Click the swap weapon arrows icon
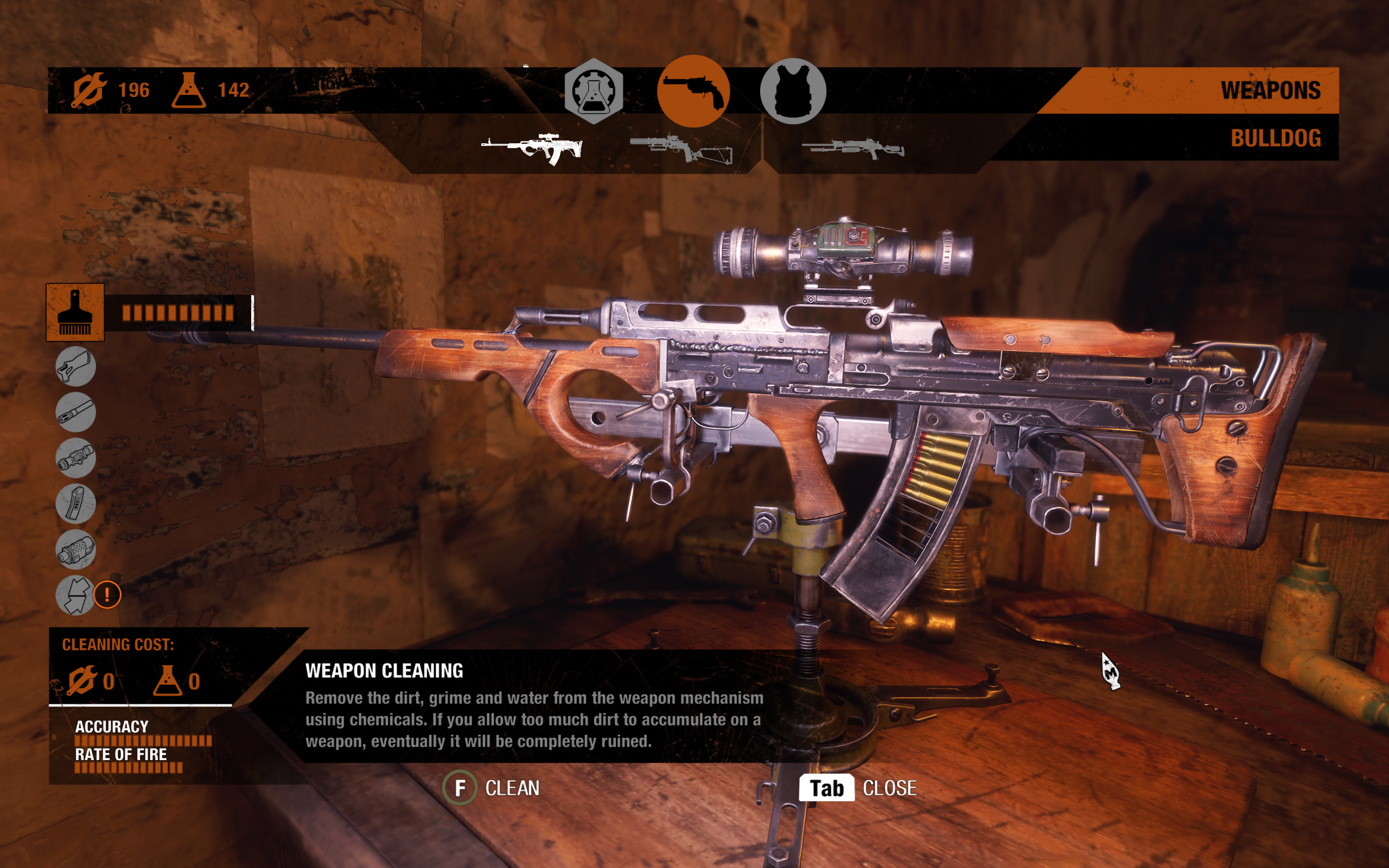The image size is (1389, 868). coord(76,595)
